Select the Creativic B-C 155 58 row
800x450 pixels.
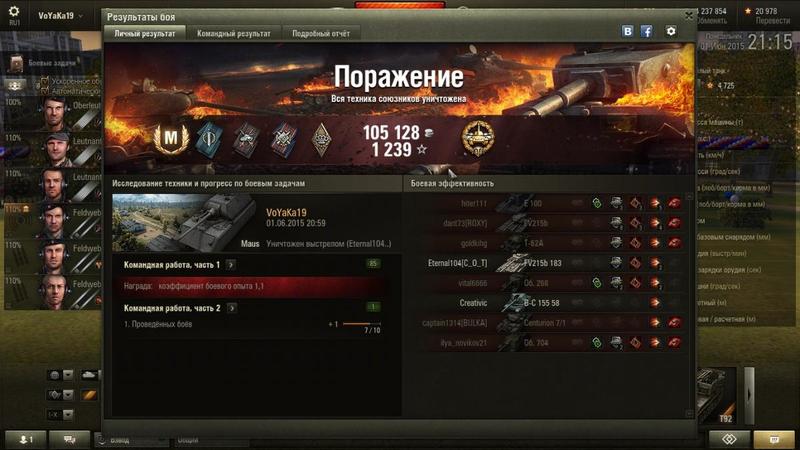tap(545, 302)
